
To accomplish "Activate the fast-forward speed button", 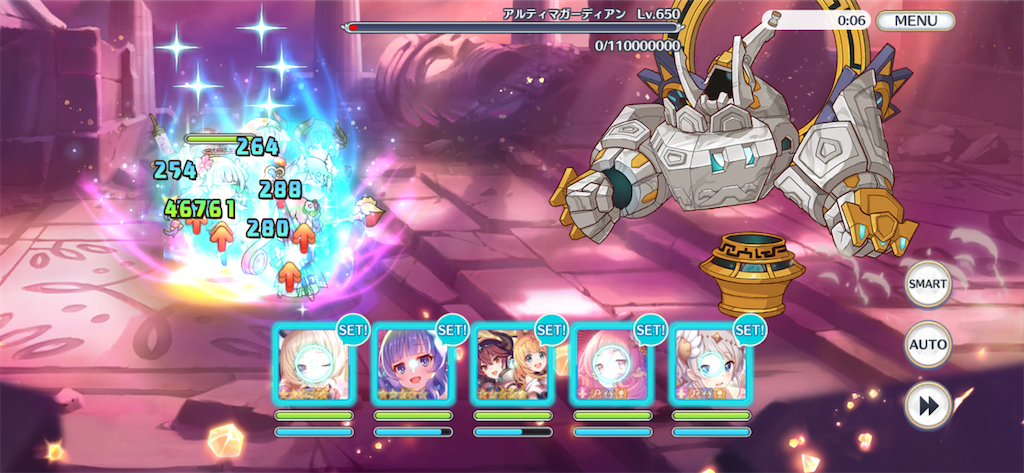I will 927,405.
